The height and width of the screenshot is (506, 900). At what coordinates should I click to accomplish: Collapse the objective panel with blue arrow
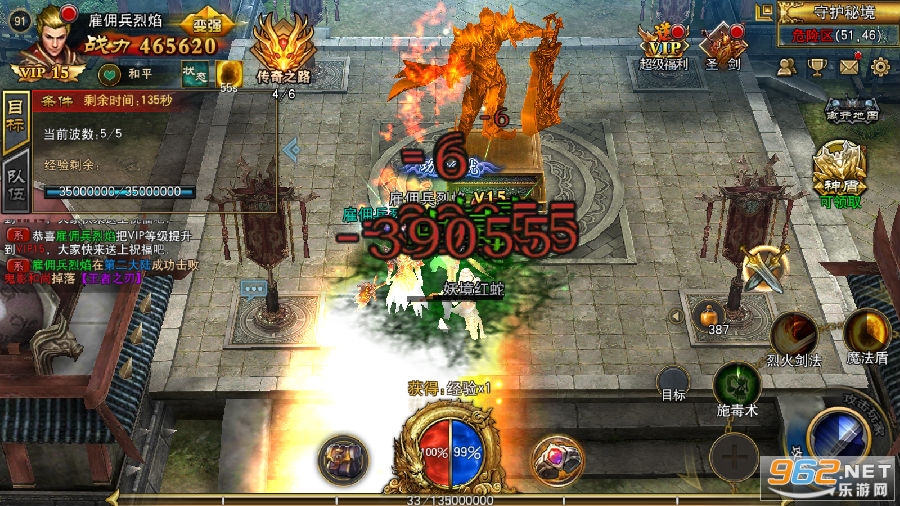pyautogui.click(x=291, y=150)
